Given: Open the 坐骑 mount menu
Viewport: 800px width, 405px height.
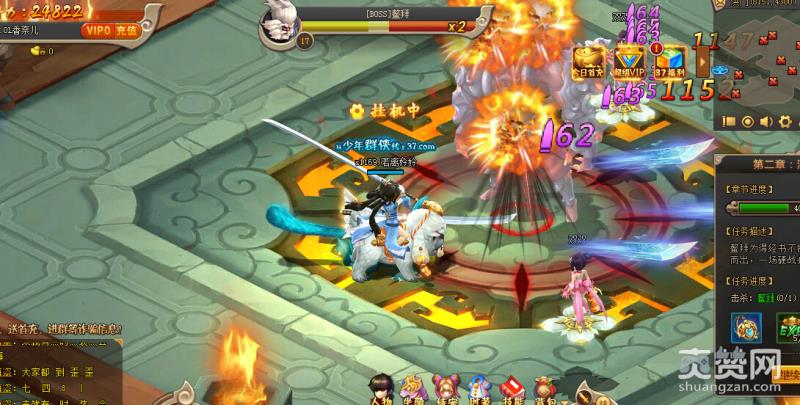Looking at the screenshot, I should [412, 388].
